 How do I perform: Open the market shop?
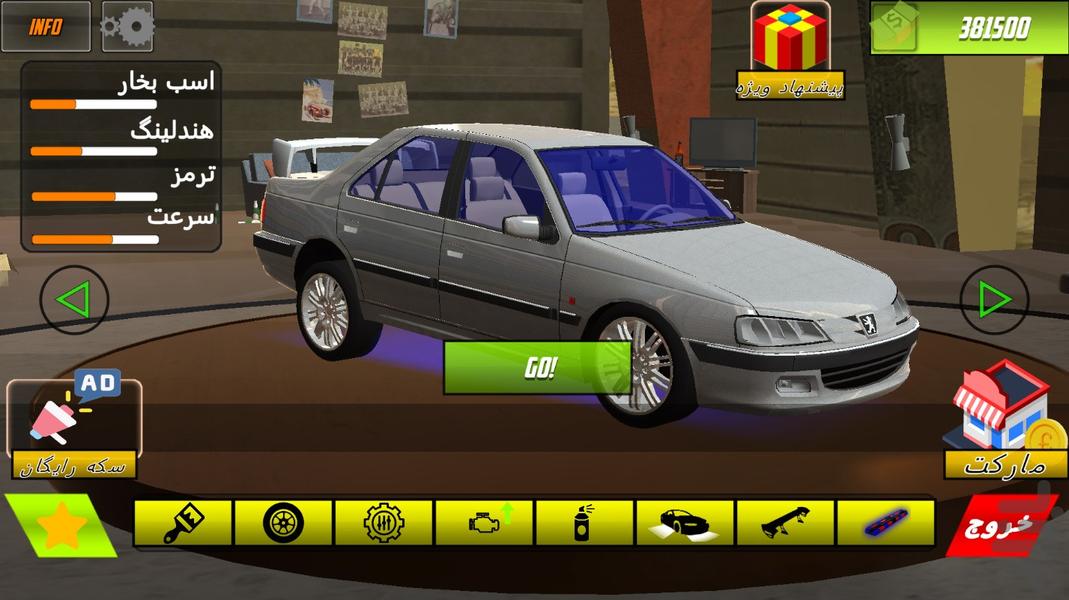1005,420
